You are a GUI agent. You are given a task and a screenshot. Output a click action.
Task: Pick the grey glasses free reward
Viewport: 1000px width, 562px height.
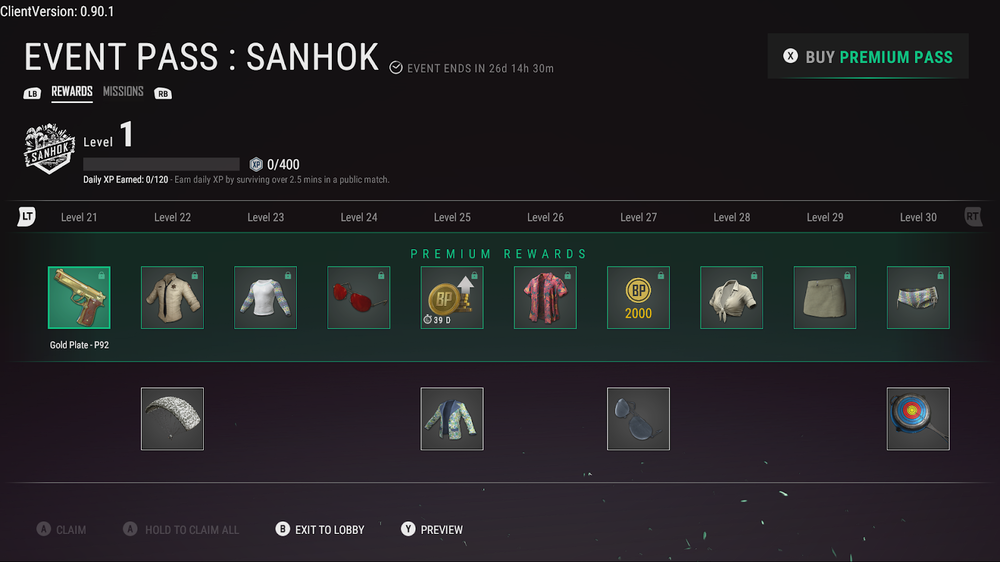click(x=638, y=419)
